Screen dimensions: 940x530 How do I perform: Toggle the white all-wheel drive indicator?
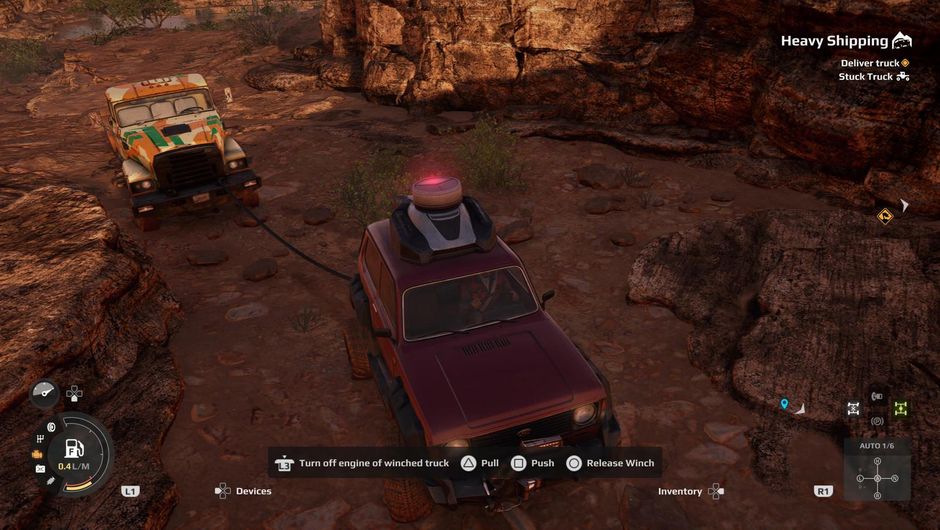pyautogui.click(x=853, y=408)
